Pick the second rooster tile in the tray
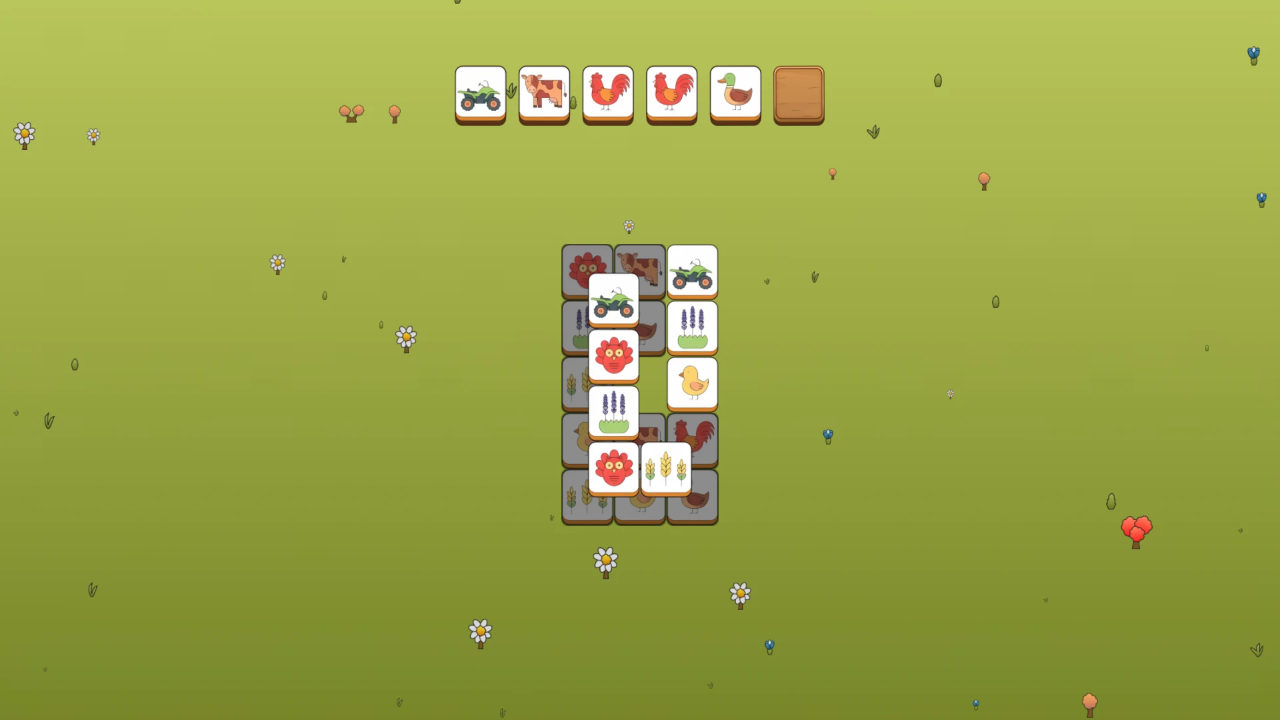 [671, 95]
